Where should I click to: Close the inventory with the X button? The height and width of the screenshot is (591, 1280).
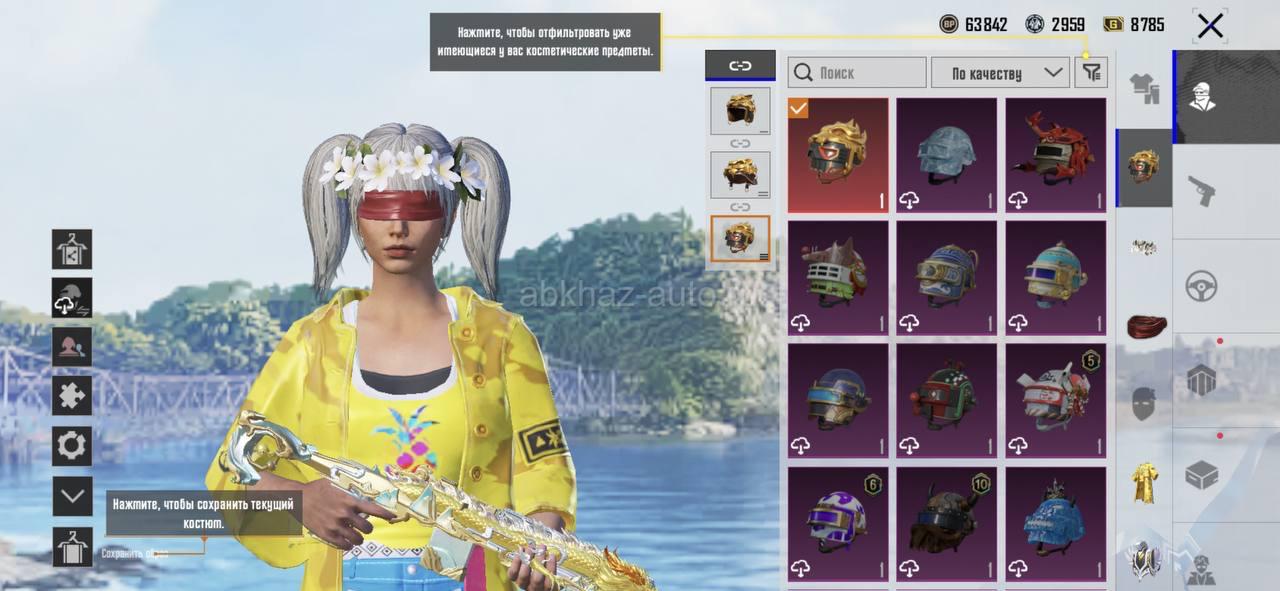click(x=1210, y=26)
